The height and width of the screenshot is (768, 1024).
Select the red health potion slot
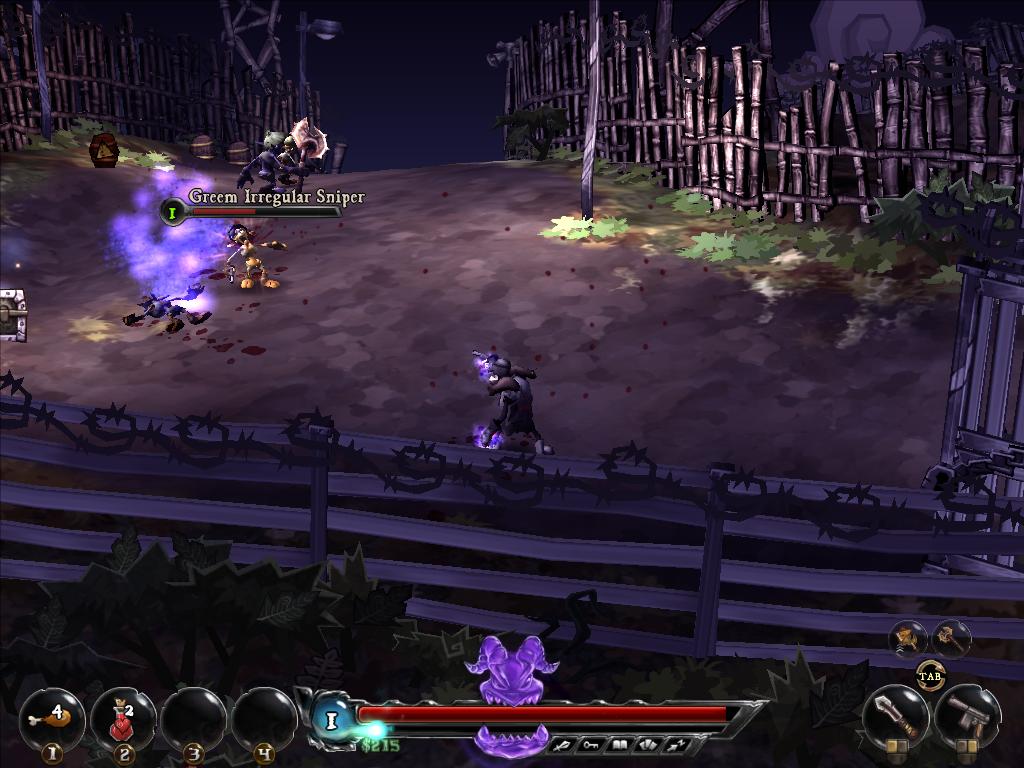point(122,718)
